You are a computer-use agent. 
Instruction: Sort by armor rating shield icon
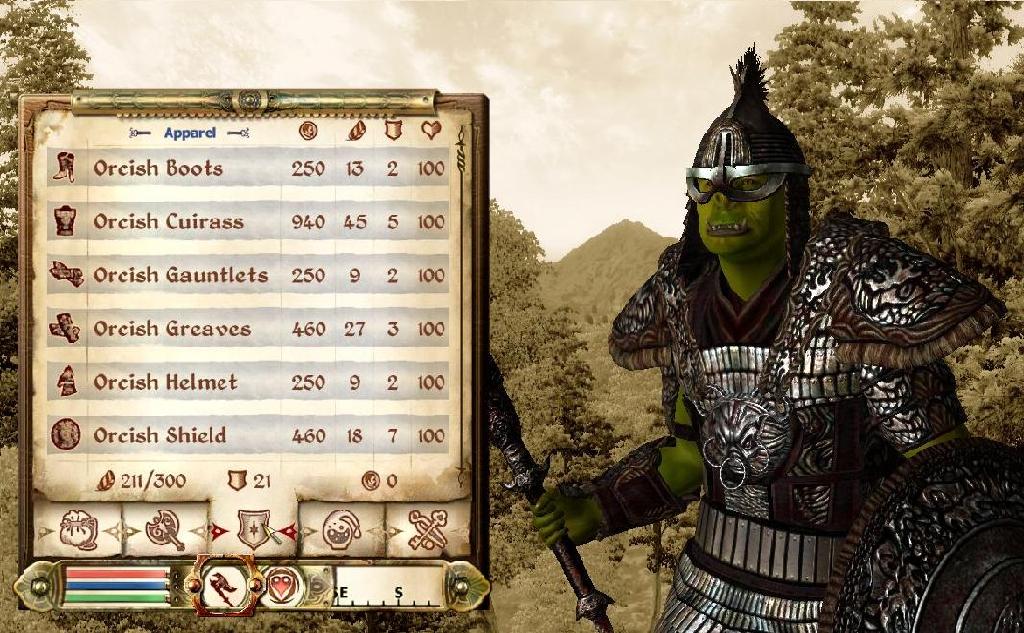click(392, 130)
